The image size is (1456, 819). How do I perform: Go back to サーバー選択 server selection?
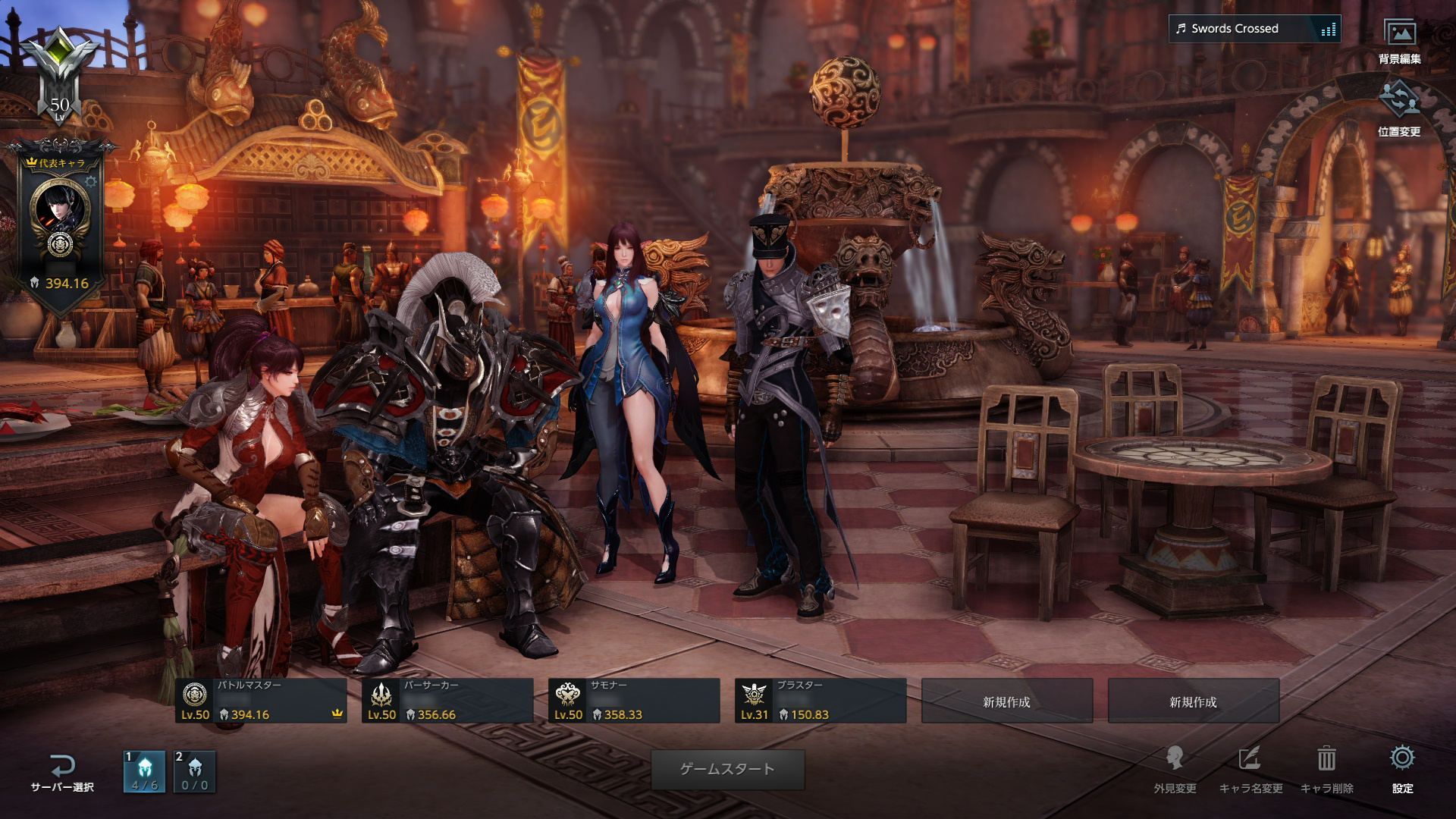pos(62,772)
